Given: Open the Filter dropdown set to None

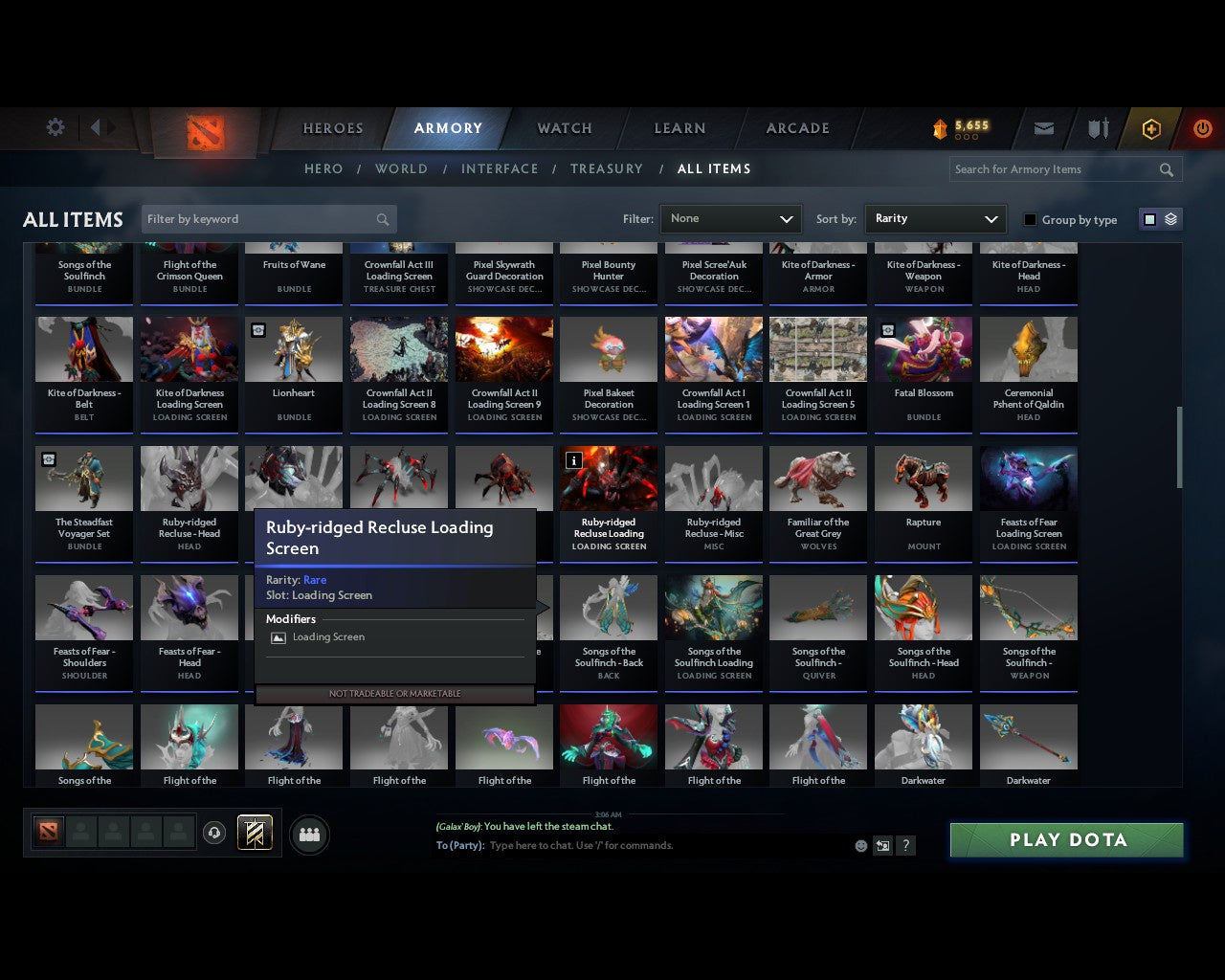Looking at the screenshot, I should click(x=730, y=218).
